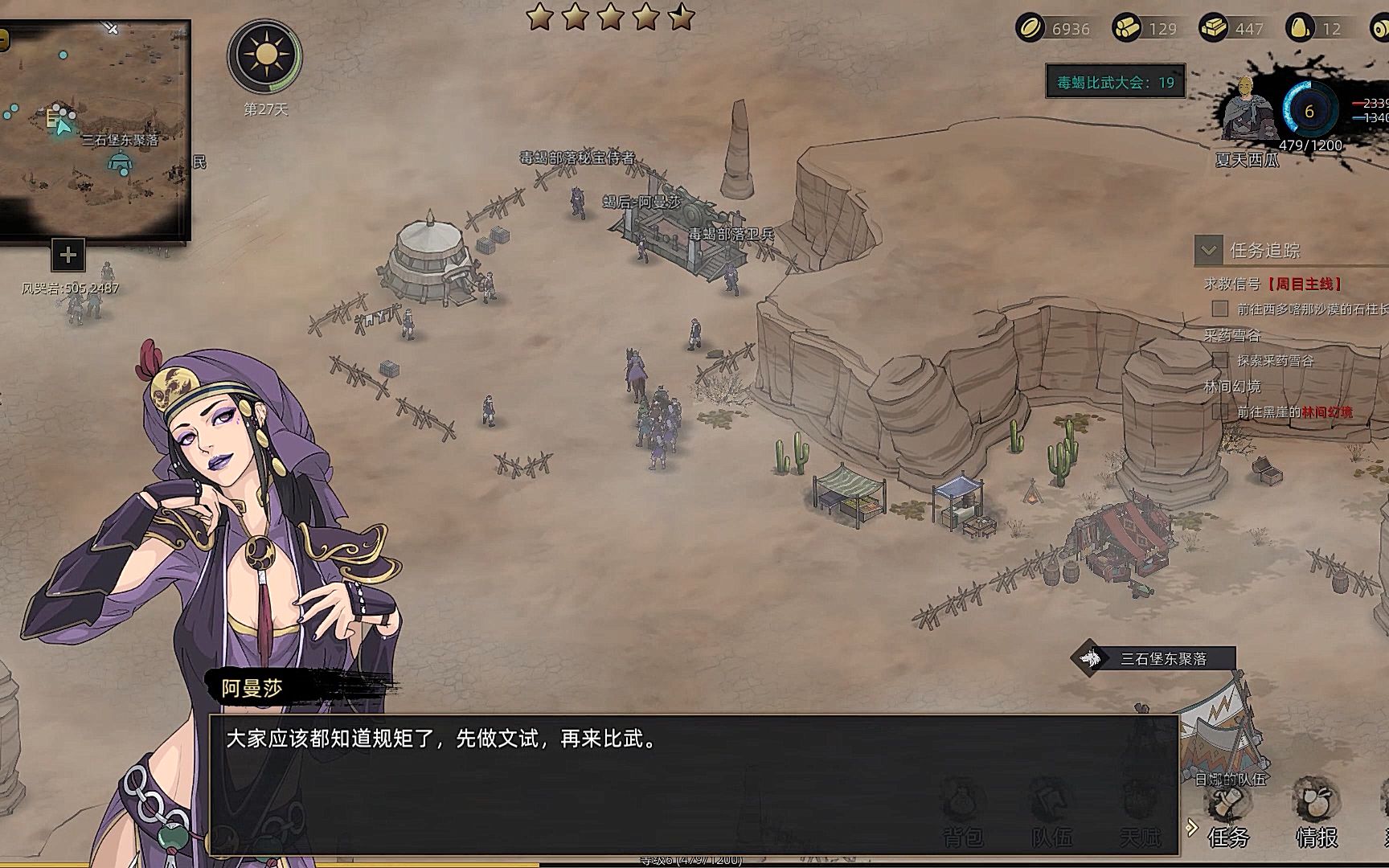The width and height of the screenshot is (1389, 868).
Task: Click the wood logs resource icon
Action: (x=1126, y=28)
